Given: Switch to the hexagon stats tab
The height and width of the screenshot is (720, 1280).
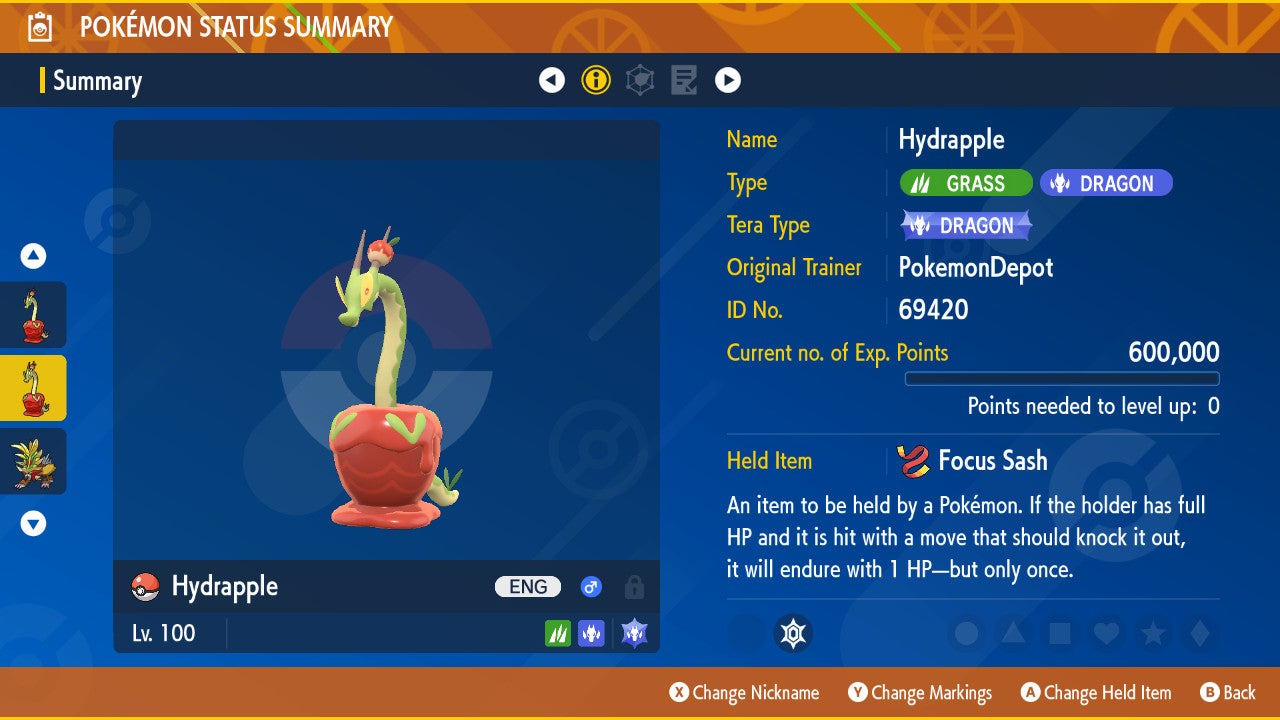Looking at the screenshot, I should click(x=640, y=80).
